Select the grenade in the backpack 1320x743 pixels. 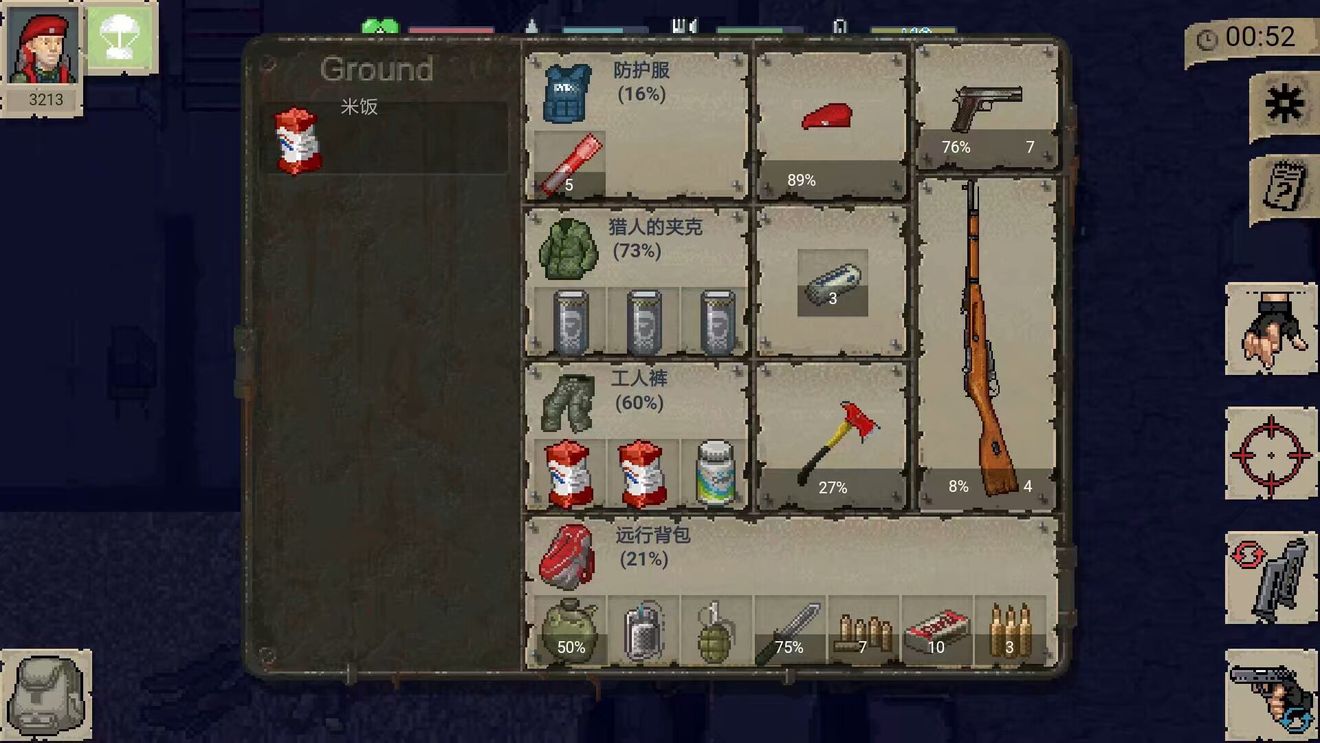714,630
